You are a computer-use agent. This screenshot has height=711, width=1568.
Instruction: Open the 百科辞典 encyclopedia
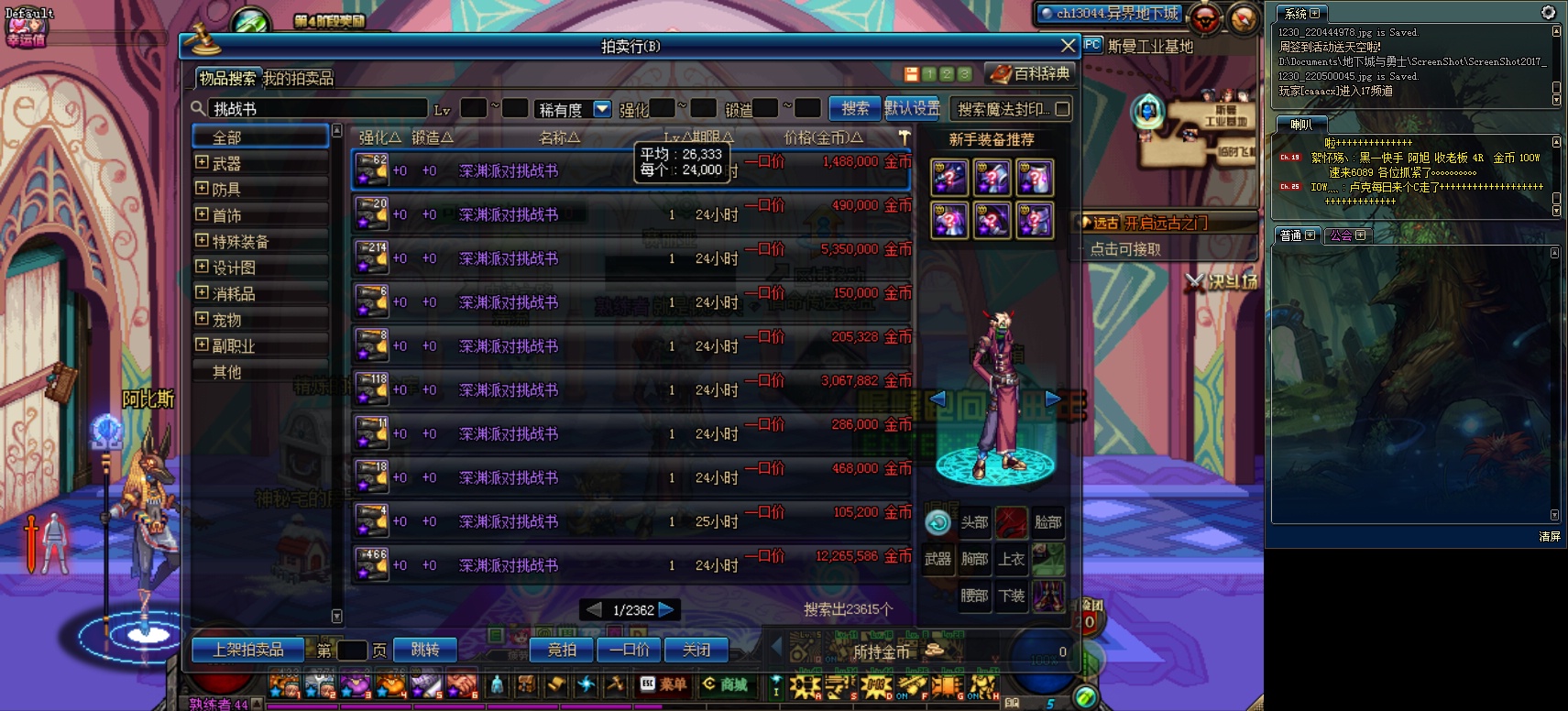(x=1031, y=73)
